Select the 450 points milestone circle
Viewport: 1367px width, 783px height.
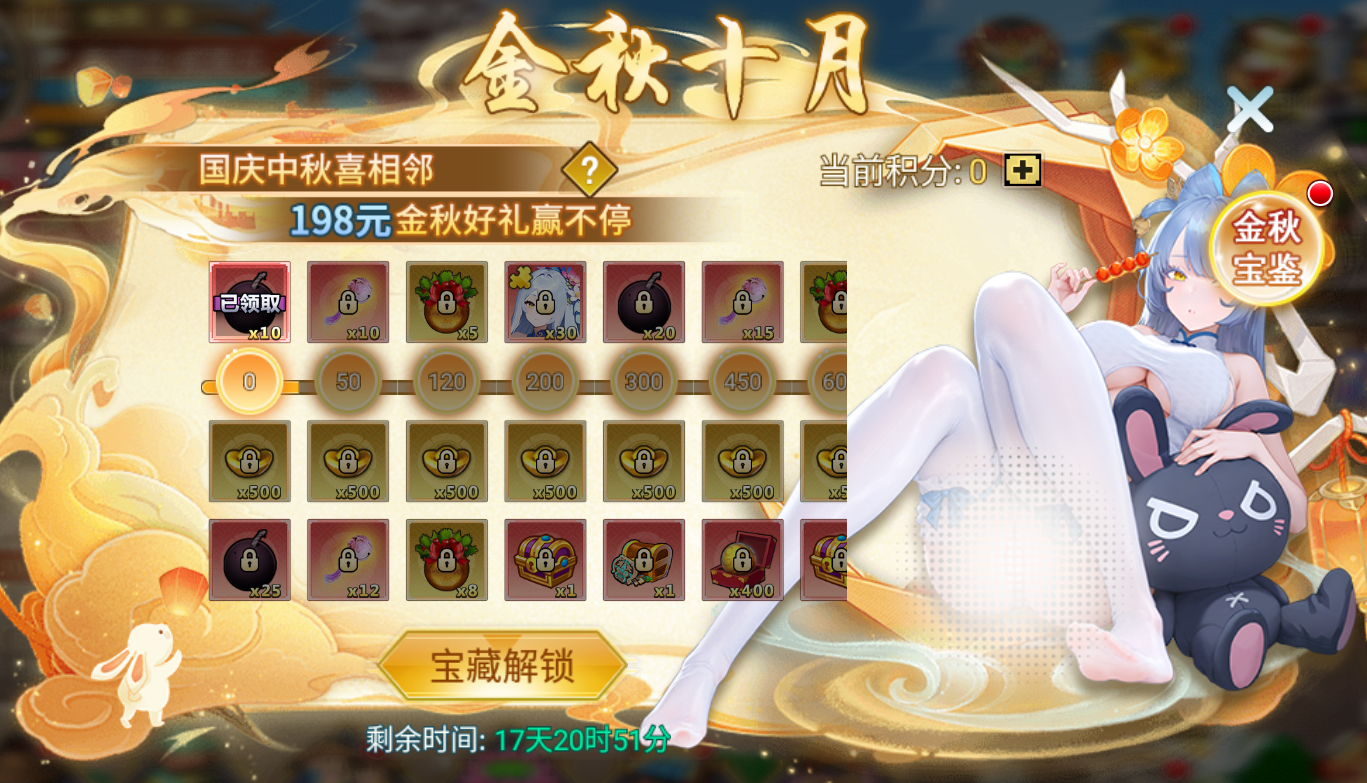pos(743,381)
